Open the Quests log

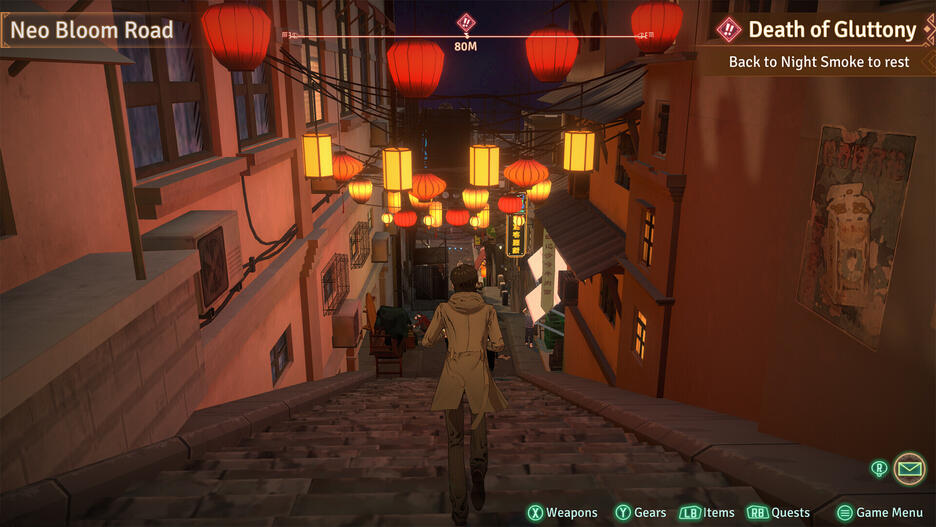pos(778,513)
